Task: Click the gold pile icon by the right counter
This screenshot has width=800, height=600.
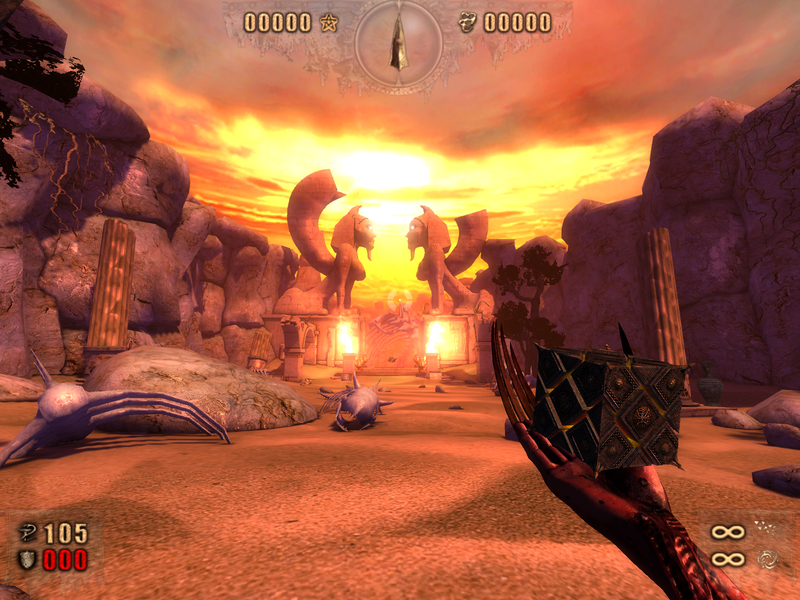Action: [467, 22]
